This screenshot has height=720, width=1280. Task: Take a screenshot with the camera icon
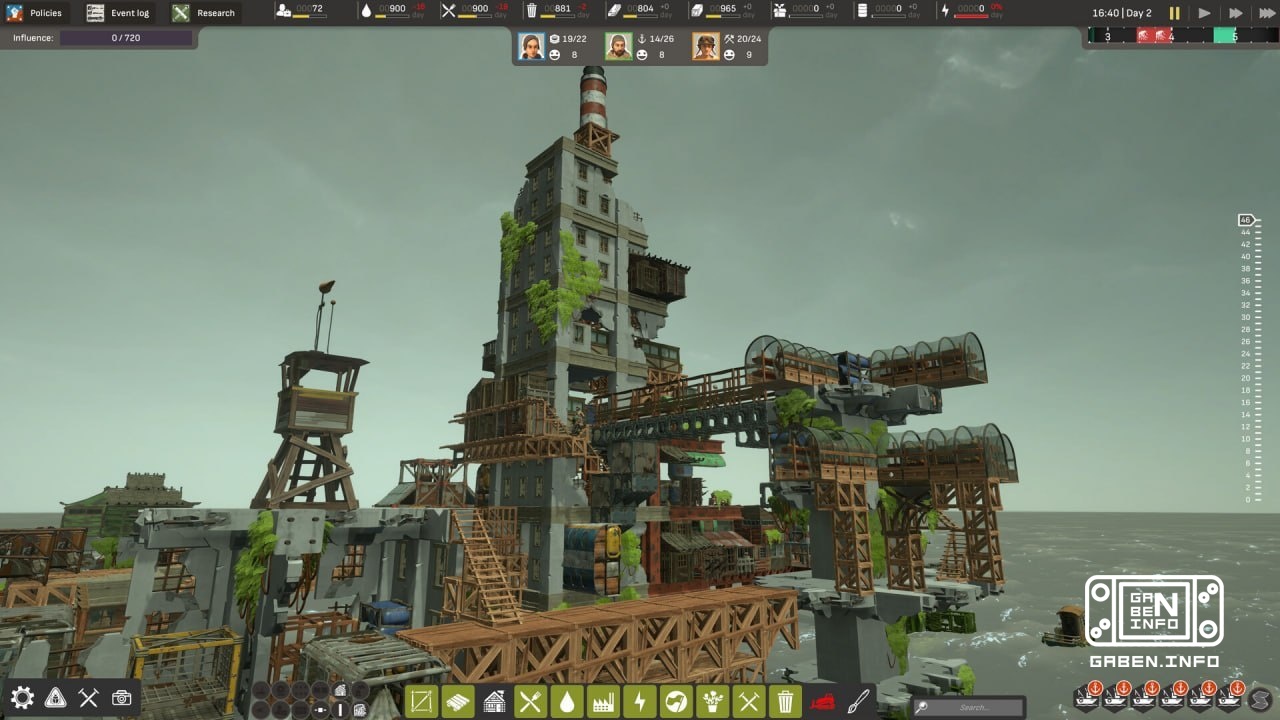point(120,699)
